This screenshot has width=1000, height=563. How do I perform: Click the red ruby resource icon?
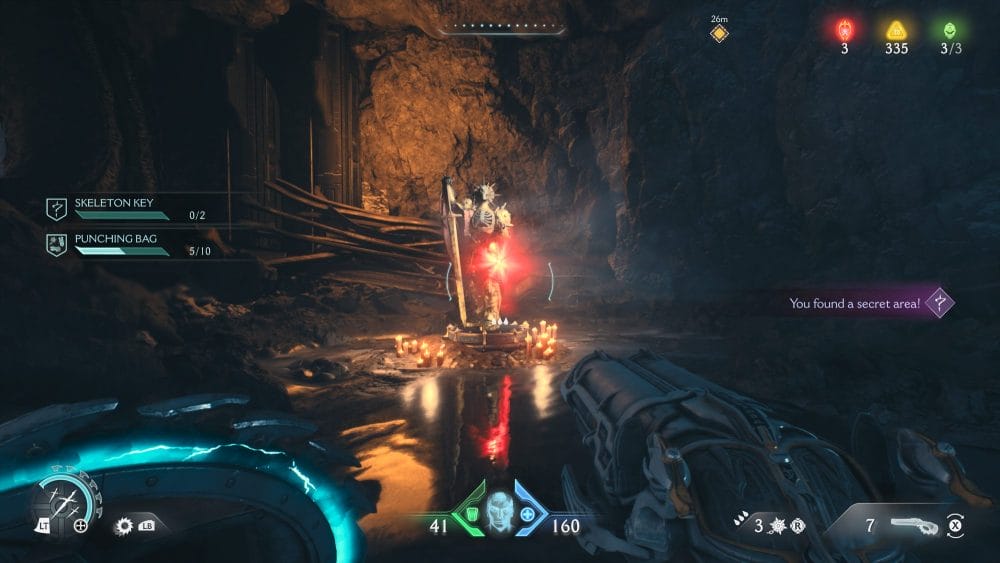(844, 28)
